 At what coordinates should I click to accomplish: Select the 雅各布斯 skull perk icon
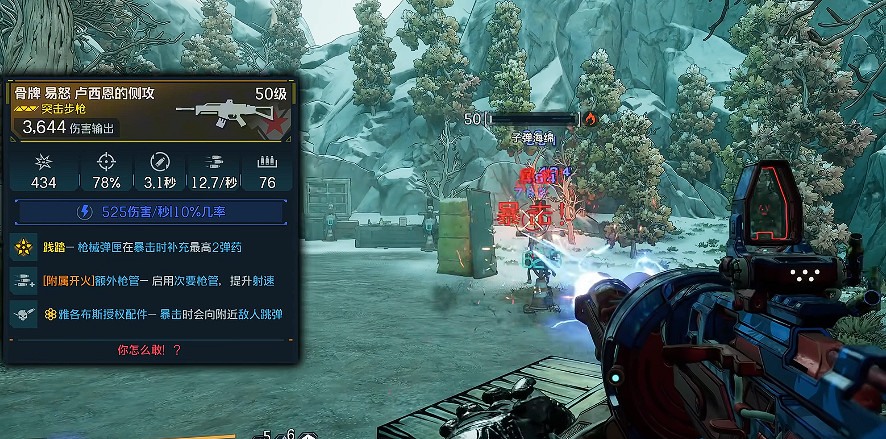point(22,315)
